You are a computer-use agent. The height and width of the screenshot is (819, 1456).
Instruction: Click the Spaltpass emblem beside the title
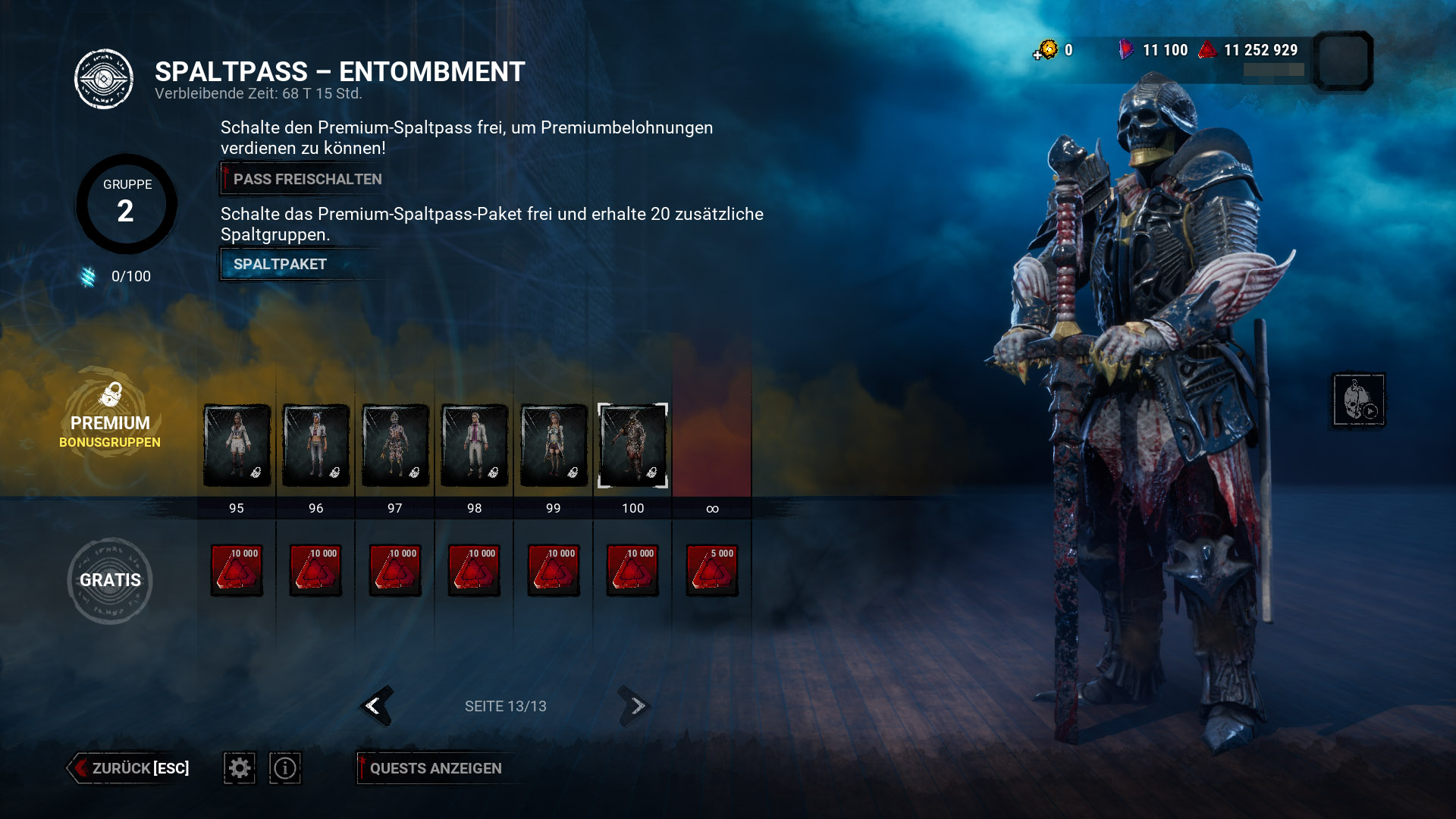pos(105,78)
